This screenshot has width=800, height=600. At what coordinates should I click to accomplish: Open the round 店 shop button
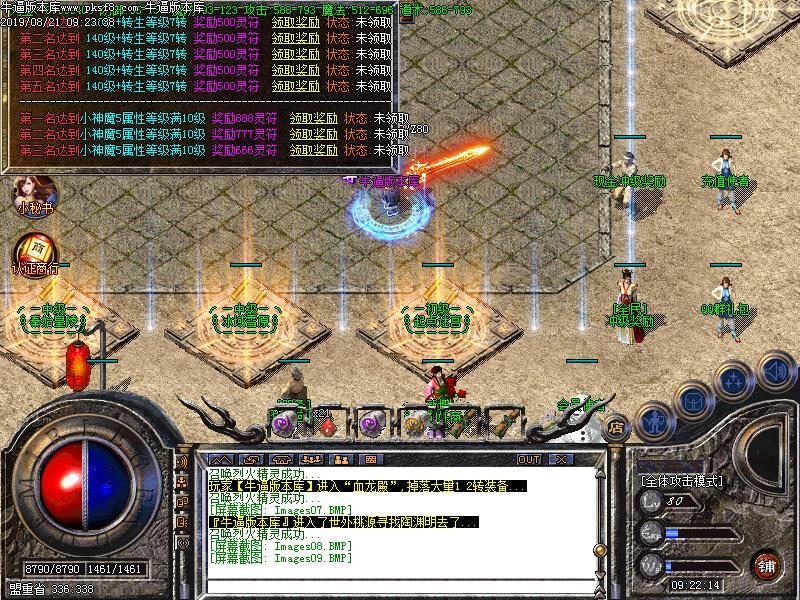[616, 425]
